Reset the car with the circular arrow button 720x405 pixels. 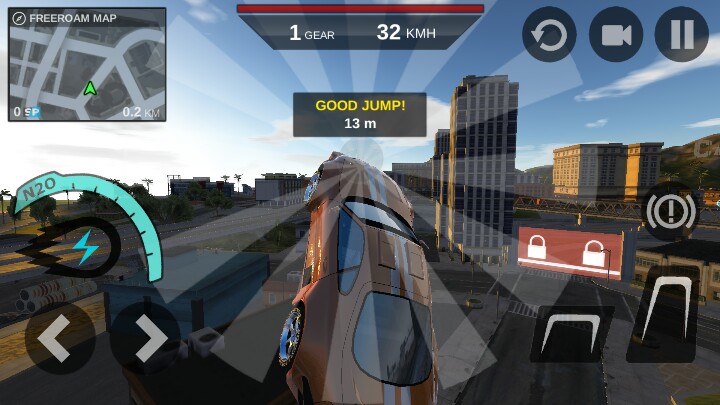point(549,35)
